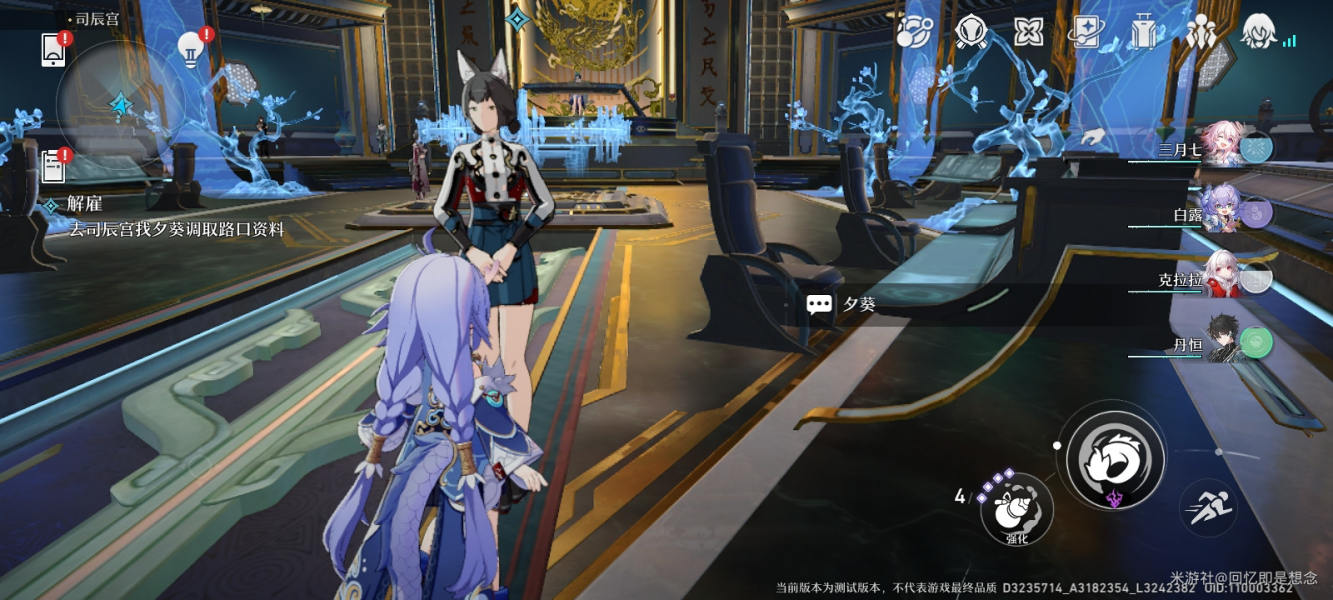Open the star card warp icon
1333x600 pixels.
click(x=1085, y=32)
